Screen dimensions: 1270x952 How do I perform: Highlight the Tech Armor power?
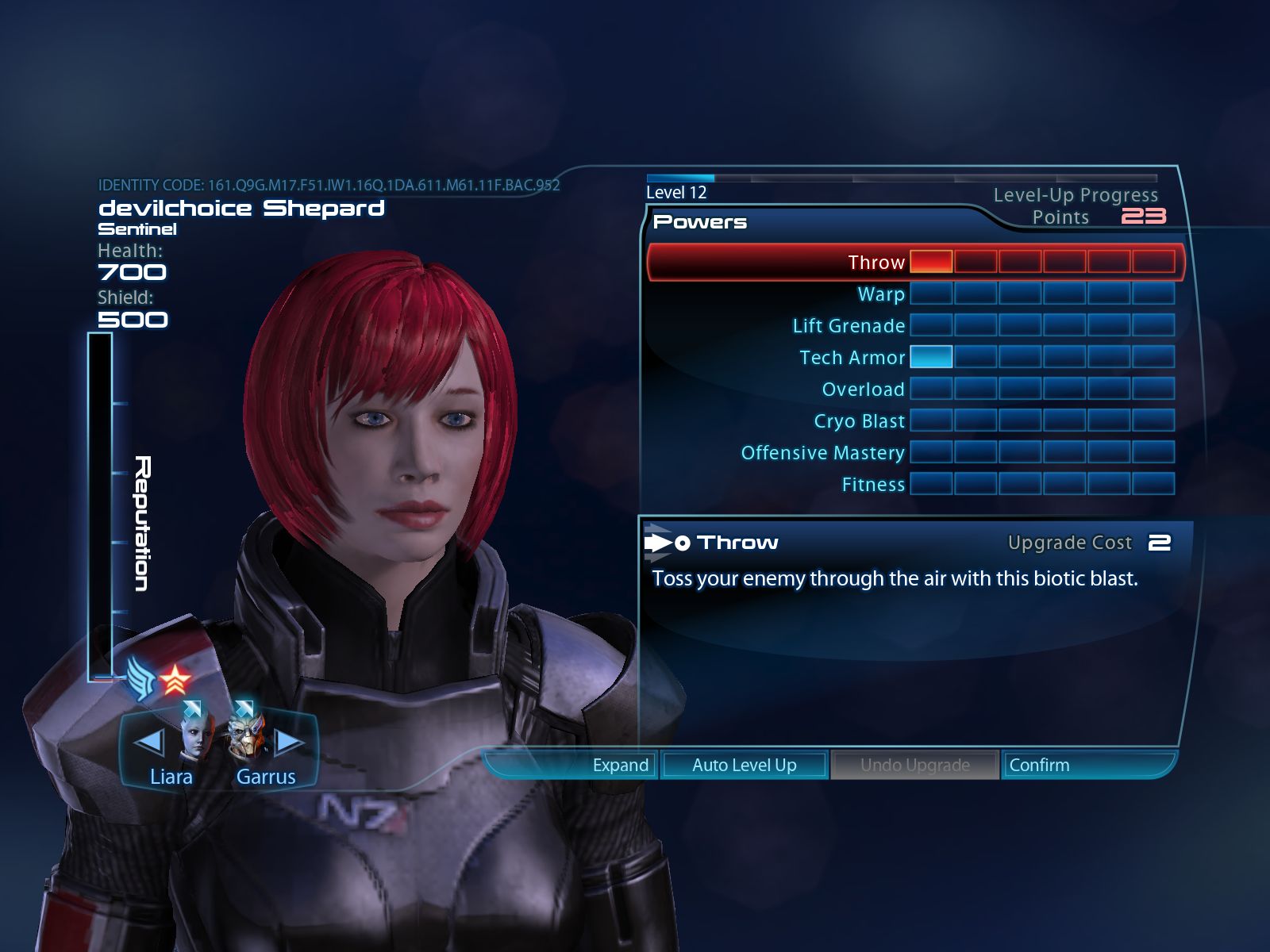[852, 358]
